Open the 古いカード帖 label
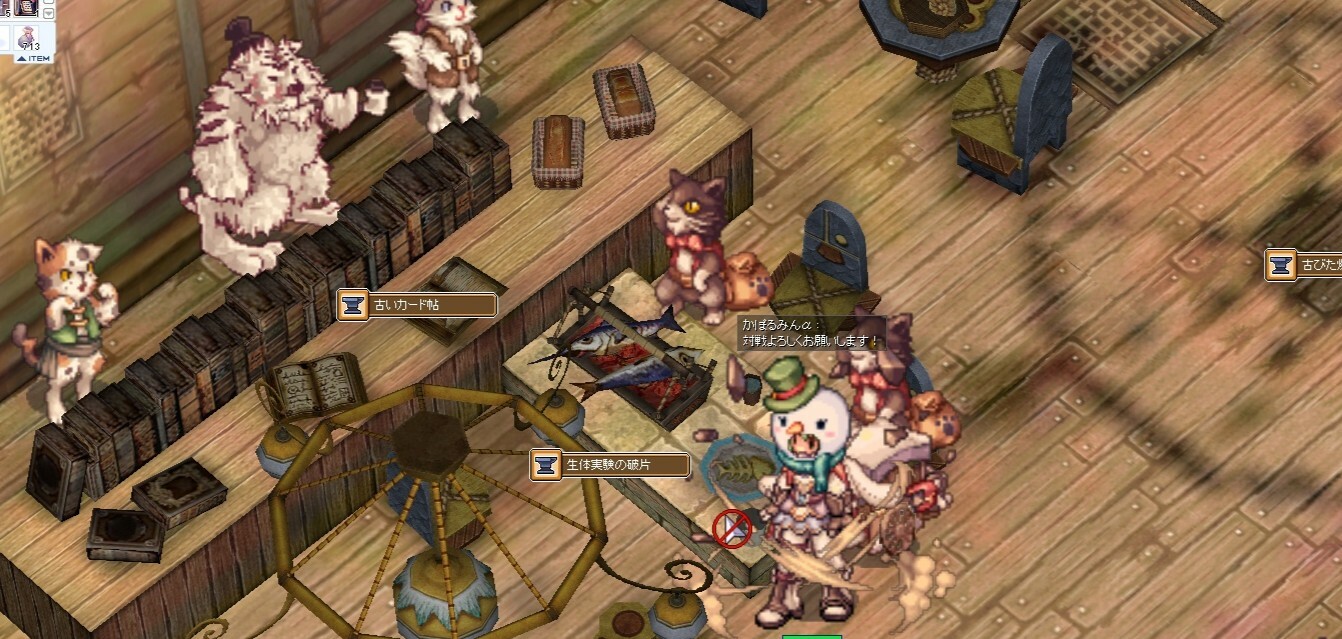 [417, 305]
